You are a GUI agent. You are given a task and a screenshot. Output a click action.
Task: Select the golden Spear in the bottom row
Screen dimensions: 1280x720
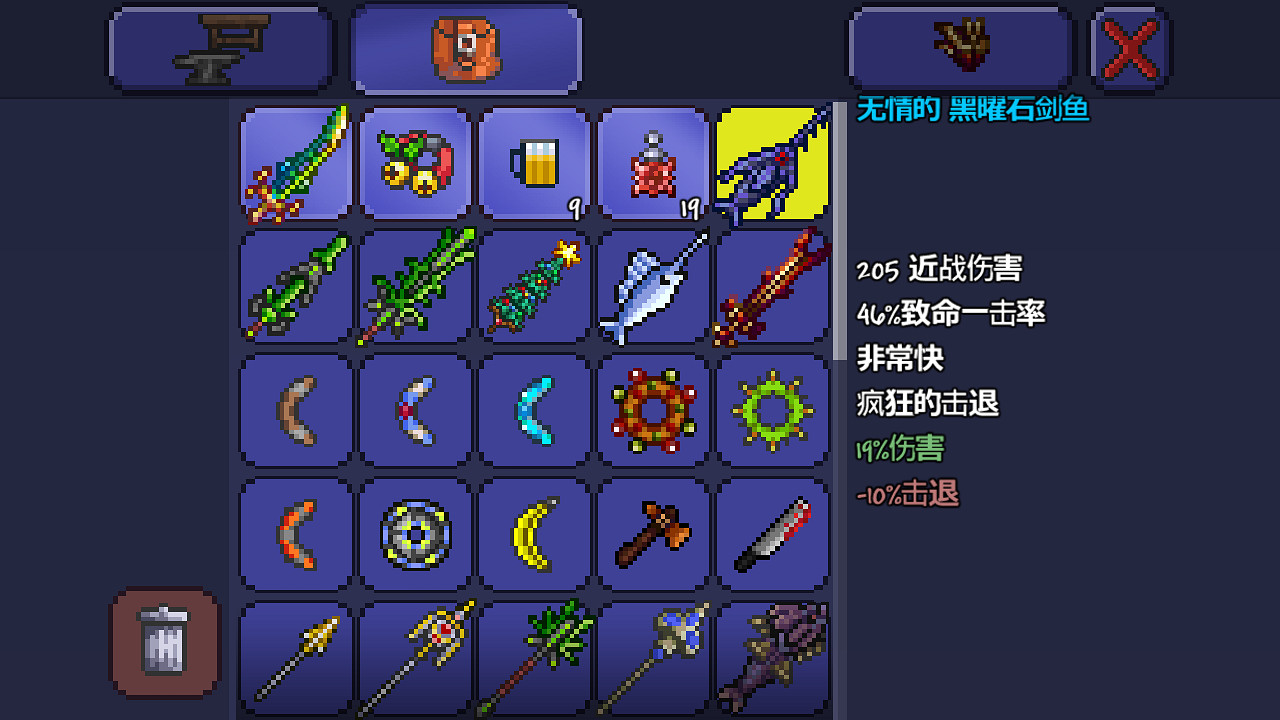click(295, 655)
